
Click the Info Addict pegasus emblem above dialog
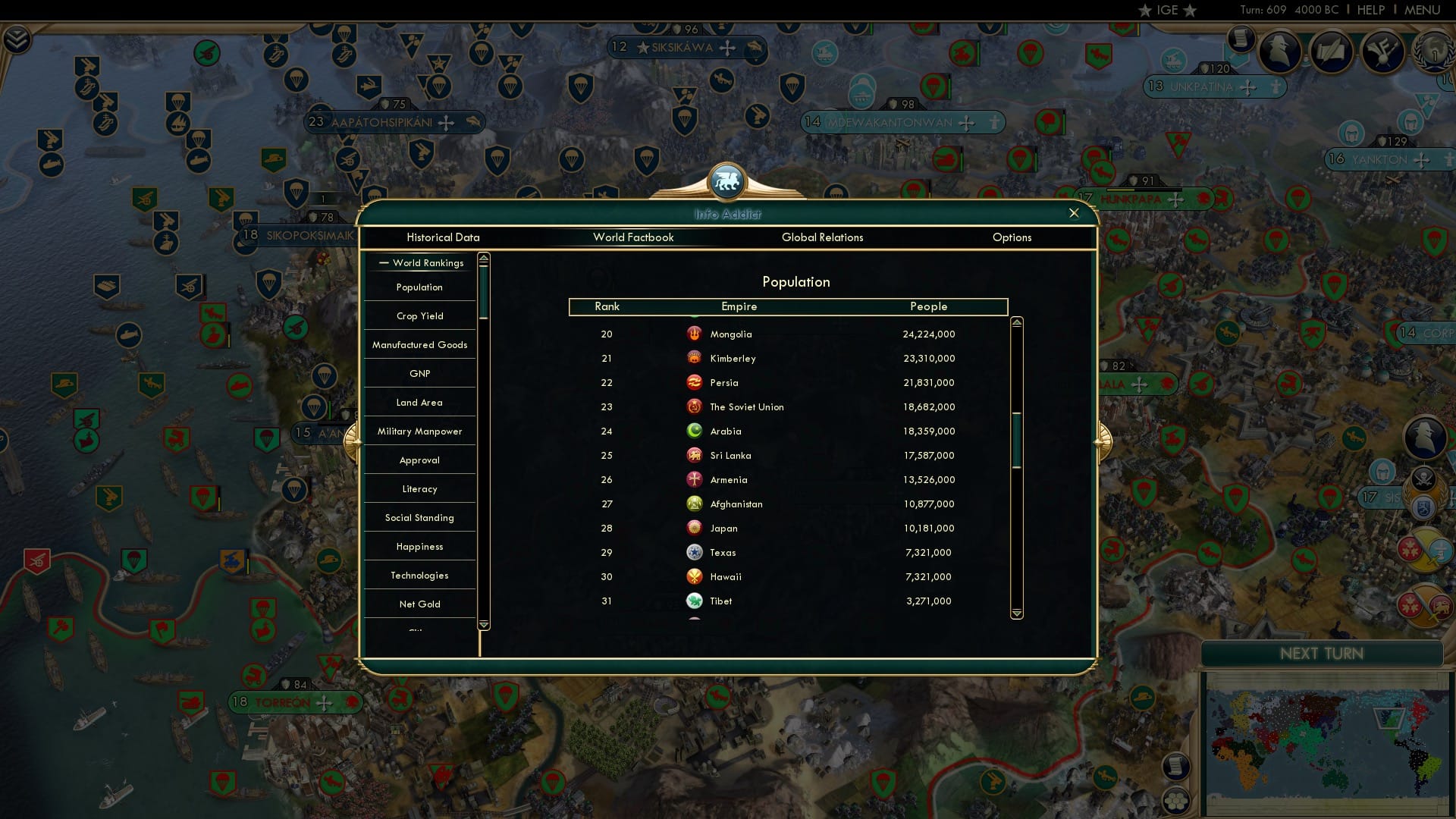click(727, 182)
